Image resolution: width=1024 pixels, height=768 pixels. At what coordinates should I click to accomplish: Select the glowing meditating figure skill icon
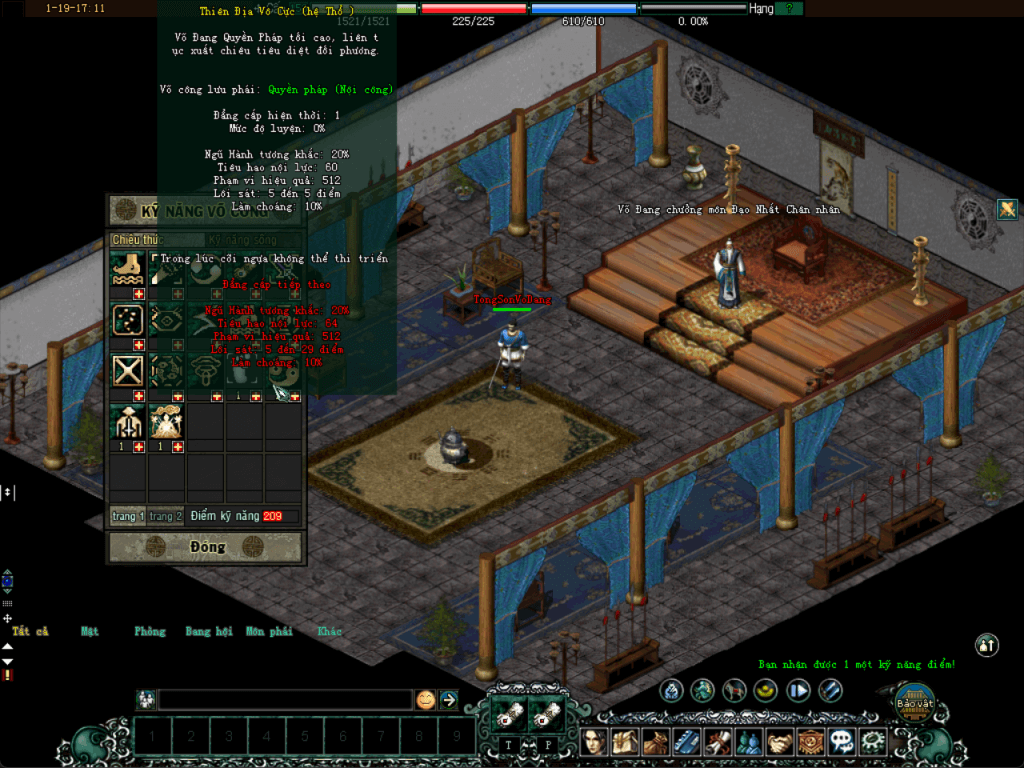pos(166,422)
